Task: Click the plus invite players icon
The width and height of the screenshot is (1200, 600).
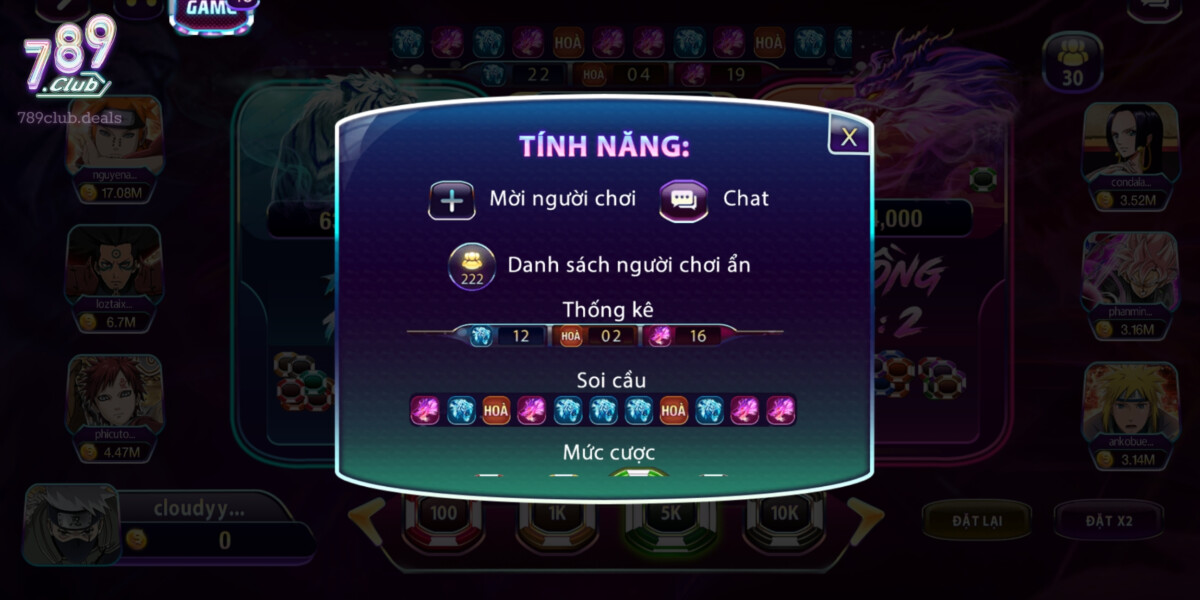Action: [452, 200]
